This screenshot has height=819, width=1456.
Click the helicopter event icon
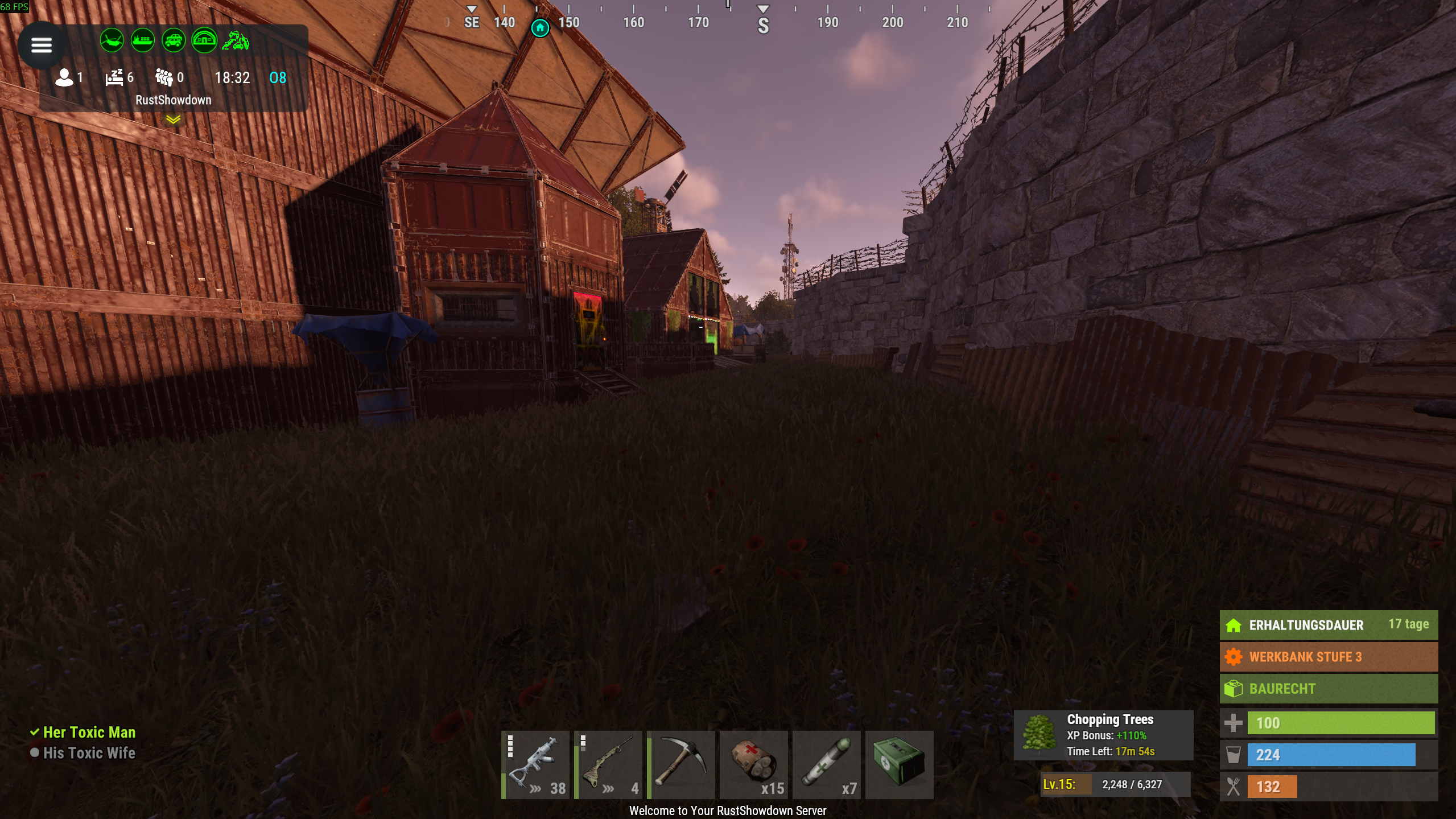112,40
